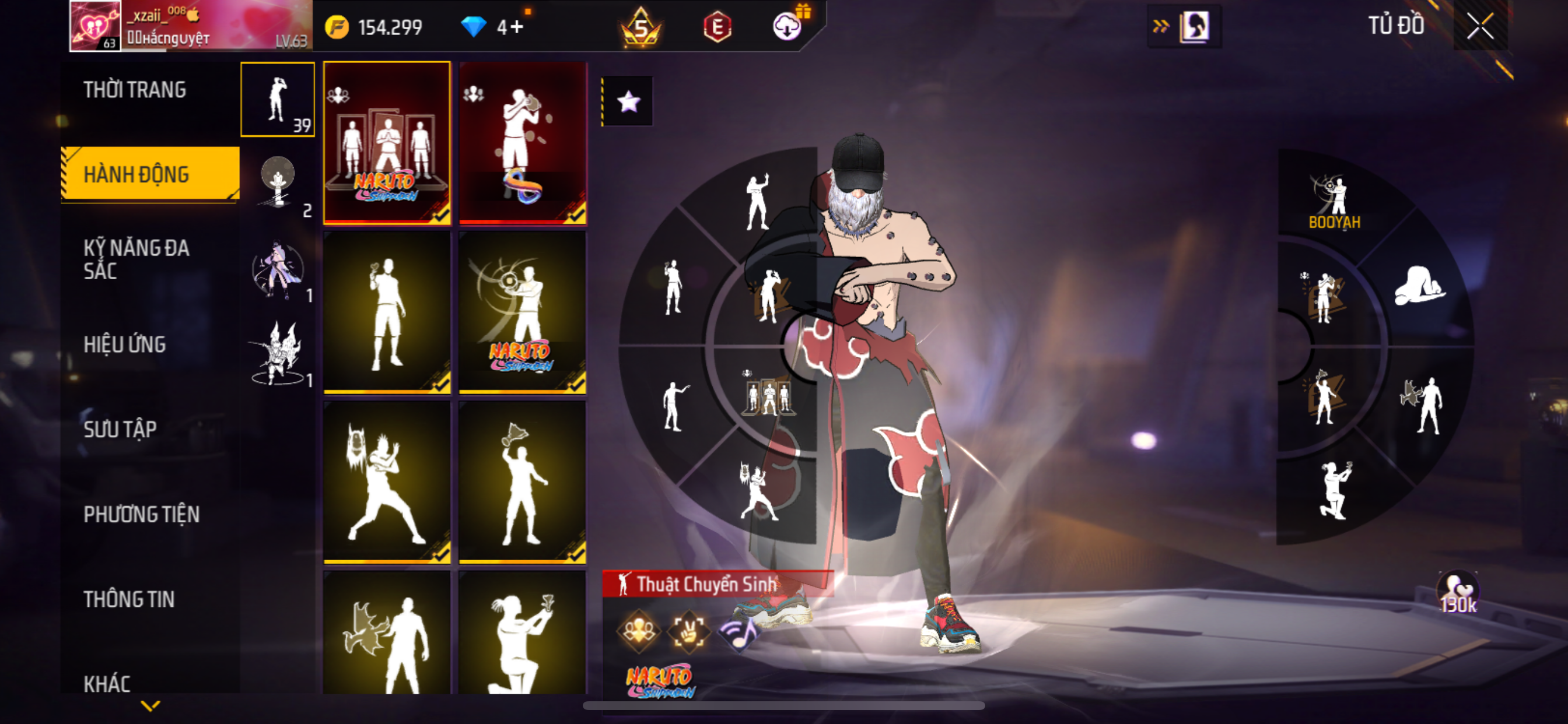Select the Naruto three-clone emote card
The width and height of the screenshot is (1568, 724).
387,143
